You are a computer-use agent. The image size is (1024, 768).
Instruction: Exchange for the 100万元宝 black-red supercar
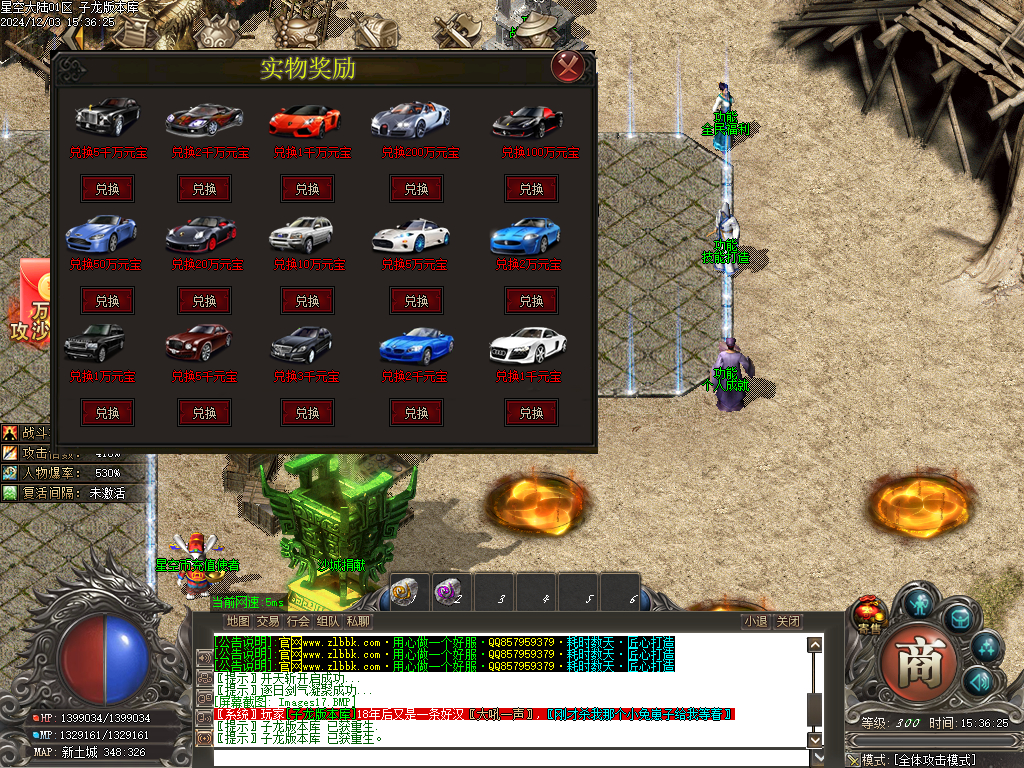(531, 189)
